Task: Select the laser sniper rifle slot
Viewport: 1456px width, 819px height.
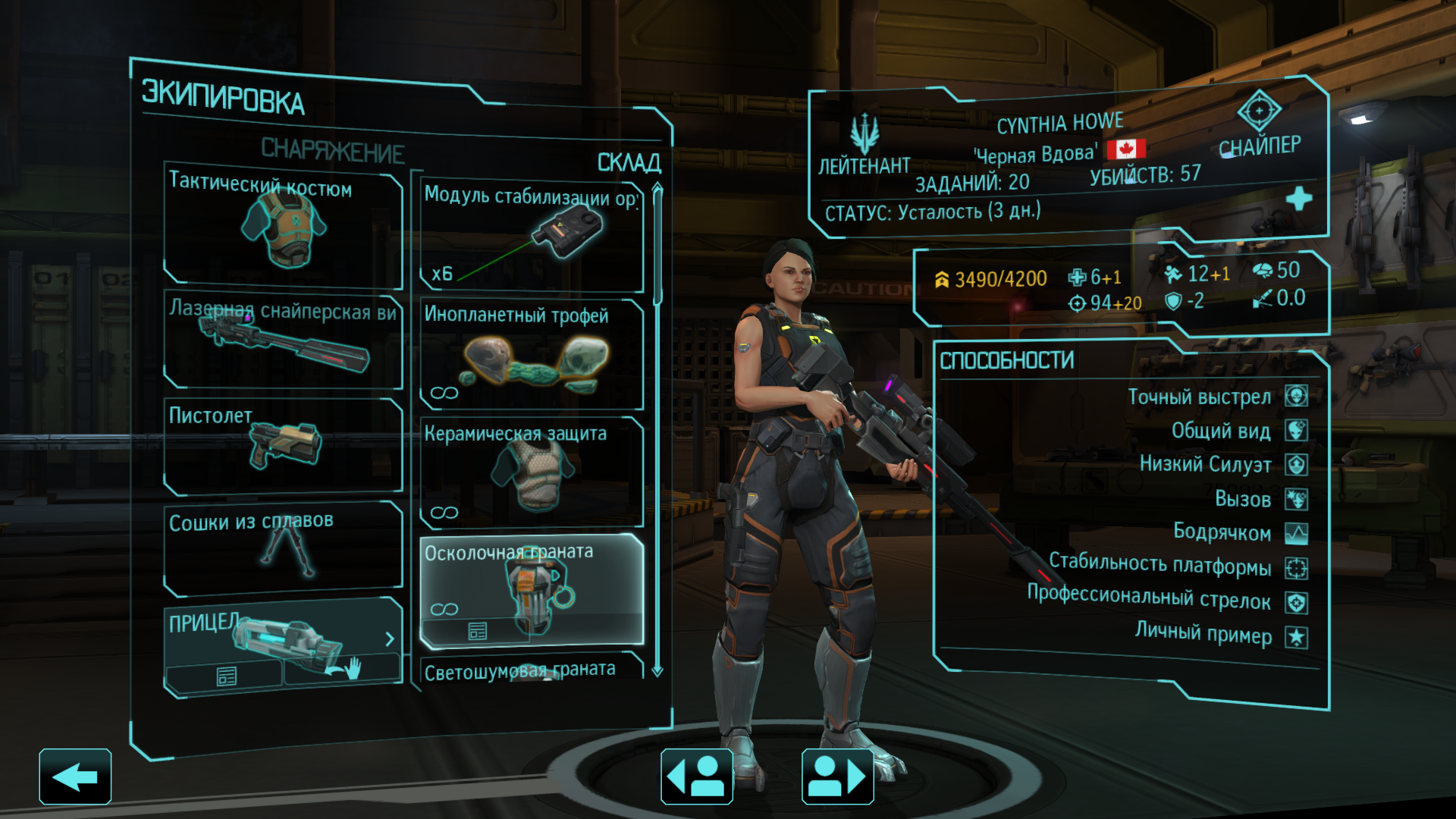Action: 283,341
